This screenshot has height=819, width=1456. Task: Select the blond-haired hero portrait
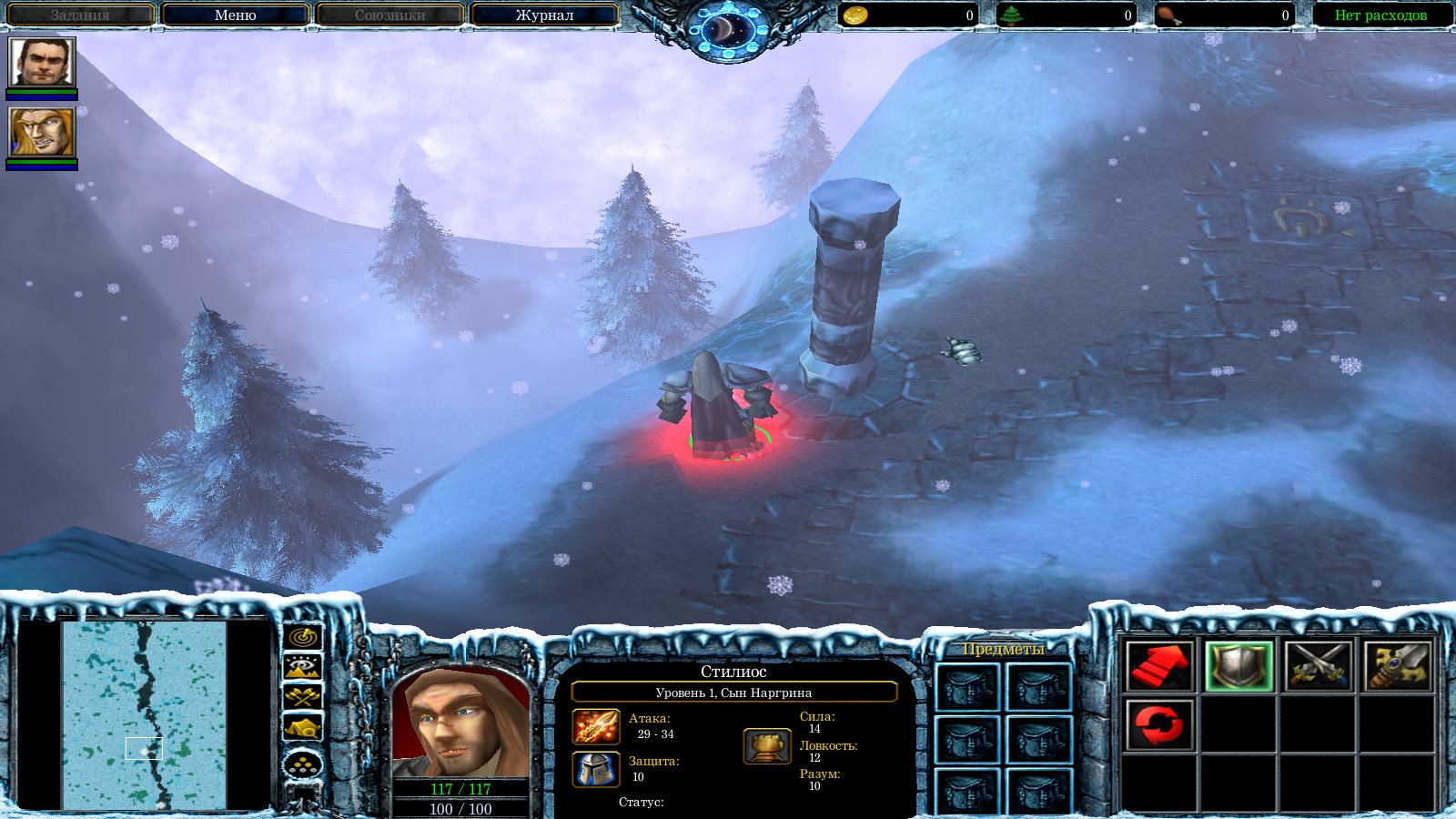42,133
